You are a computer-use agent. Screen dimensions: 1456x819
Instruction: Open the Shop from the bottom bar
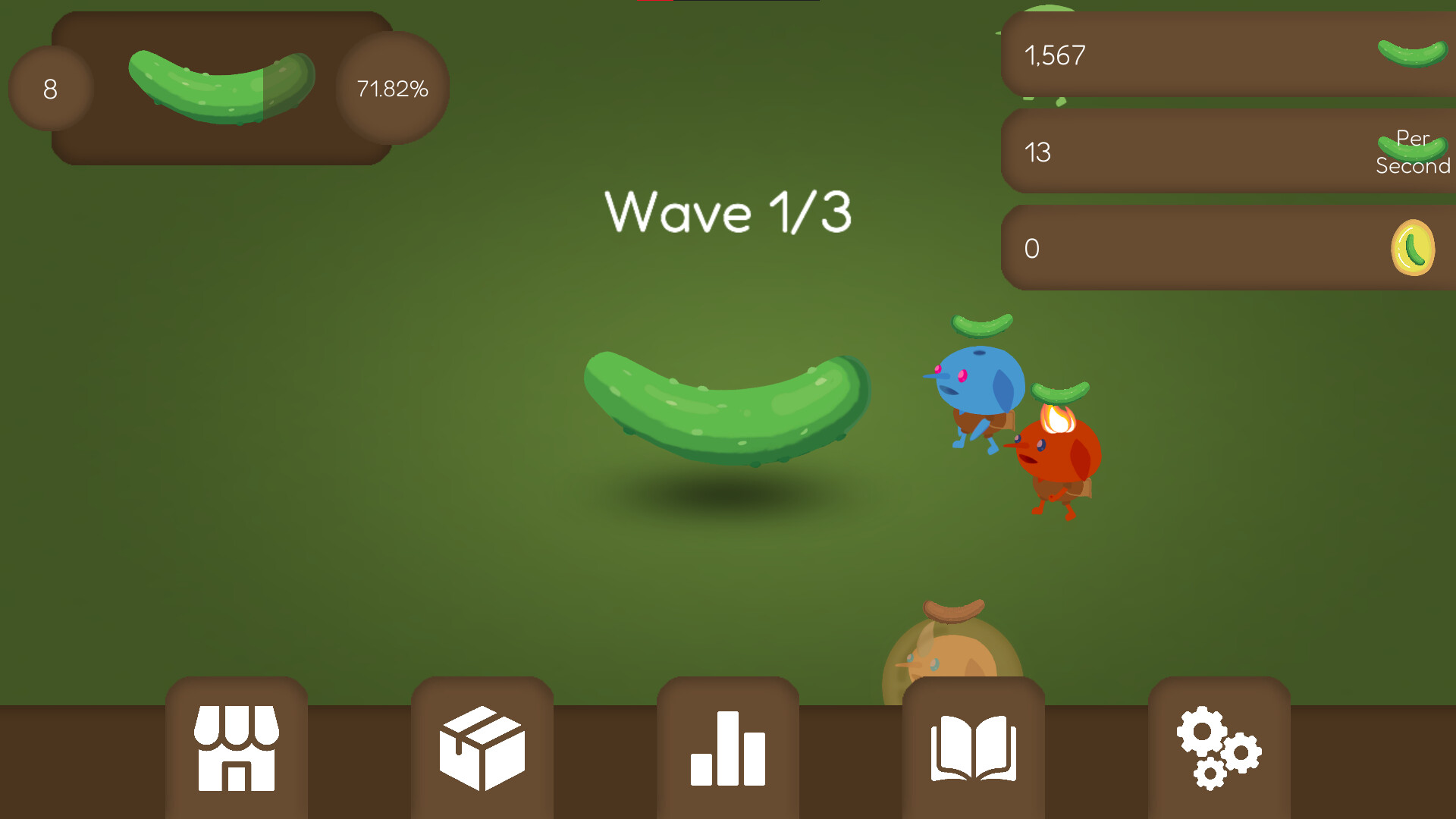tap(236, 747)
